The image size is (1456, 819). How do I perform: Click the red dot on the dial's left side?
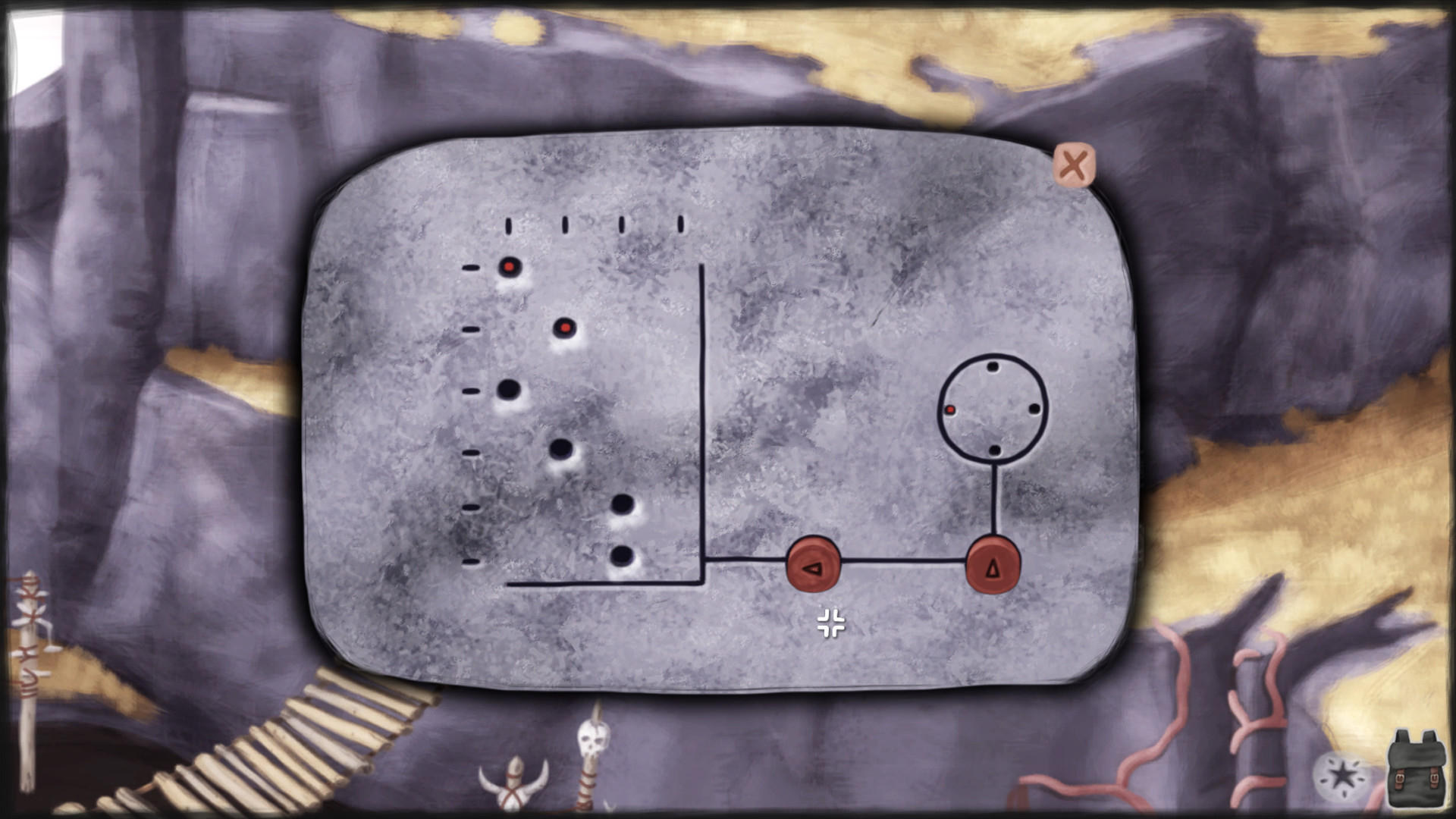[950, 408]
